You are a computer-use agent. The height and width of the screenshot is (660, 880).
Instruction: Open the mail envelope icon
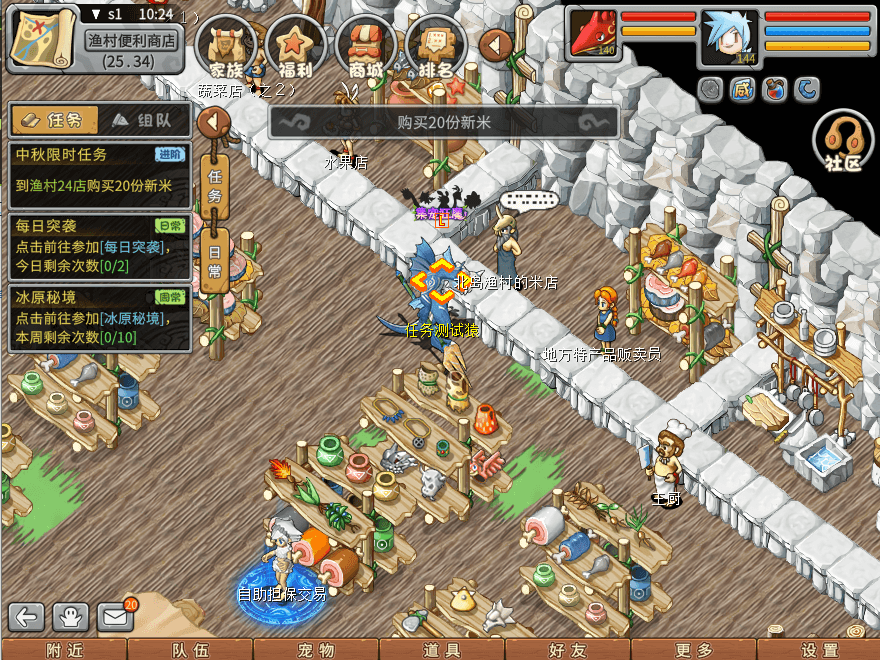[116, 616]
